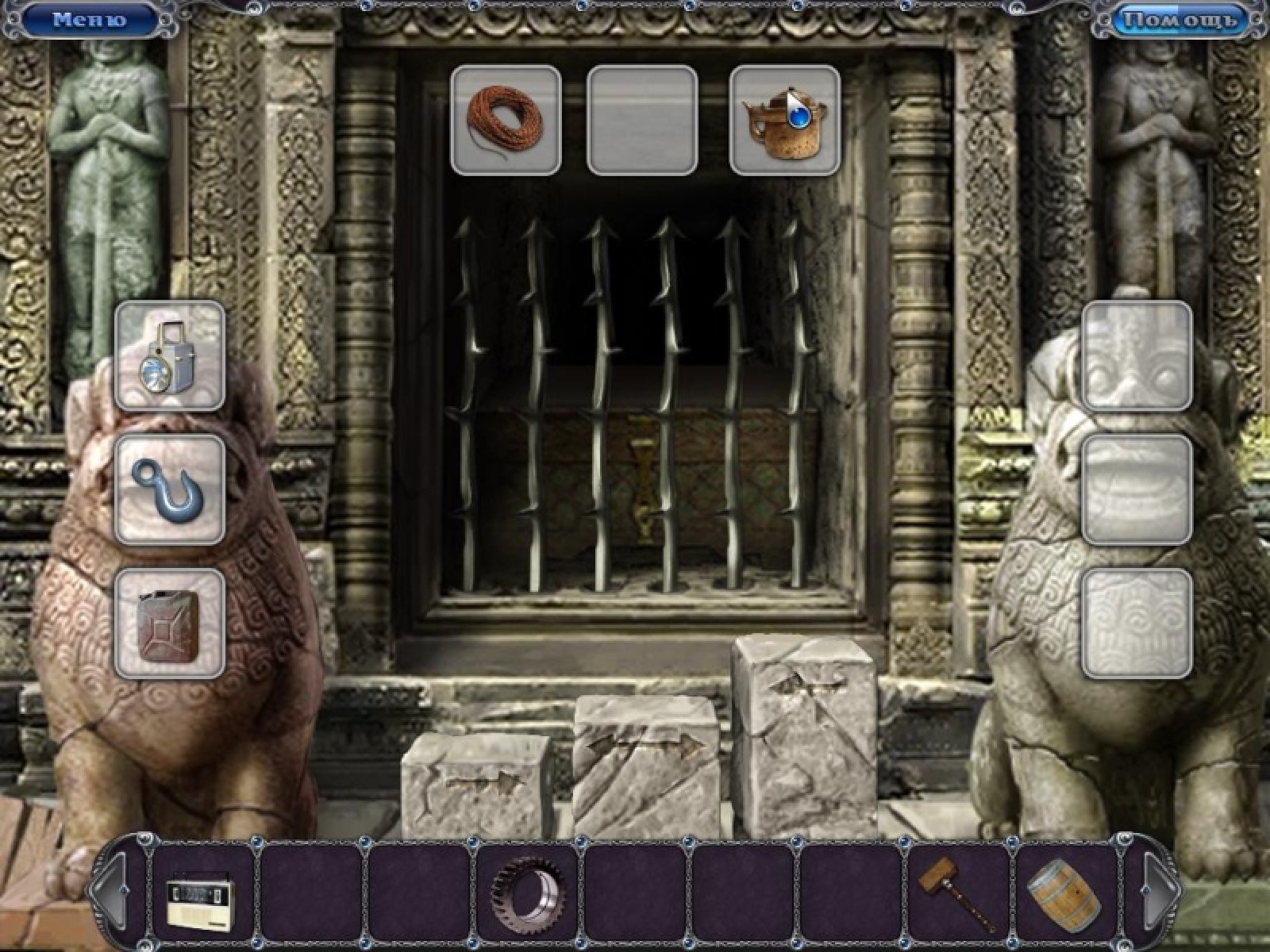Select the teapot with water drop slot
Screen dimensions: 1270x952
(x=784, y=120)
